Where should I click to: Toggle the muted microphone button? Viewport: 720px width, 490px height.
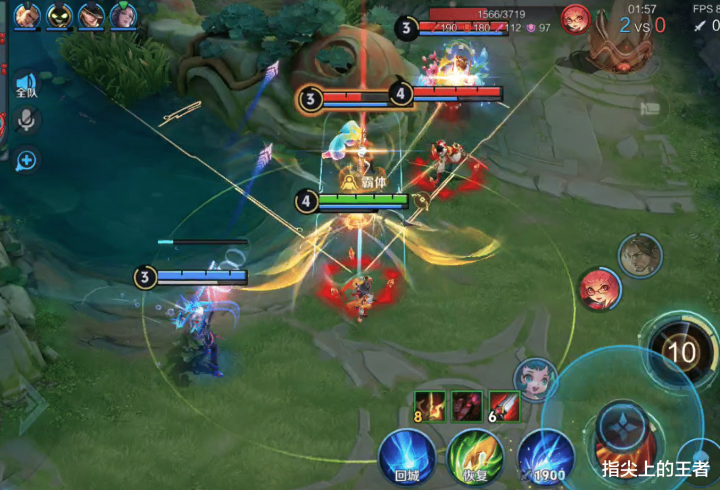click(x=26, y=121)
